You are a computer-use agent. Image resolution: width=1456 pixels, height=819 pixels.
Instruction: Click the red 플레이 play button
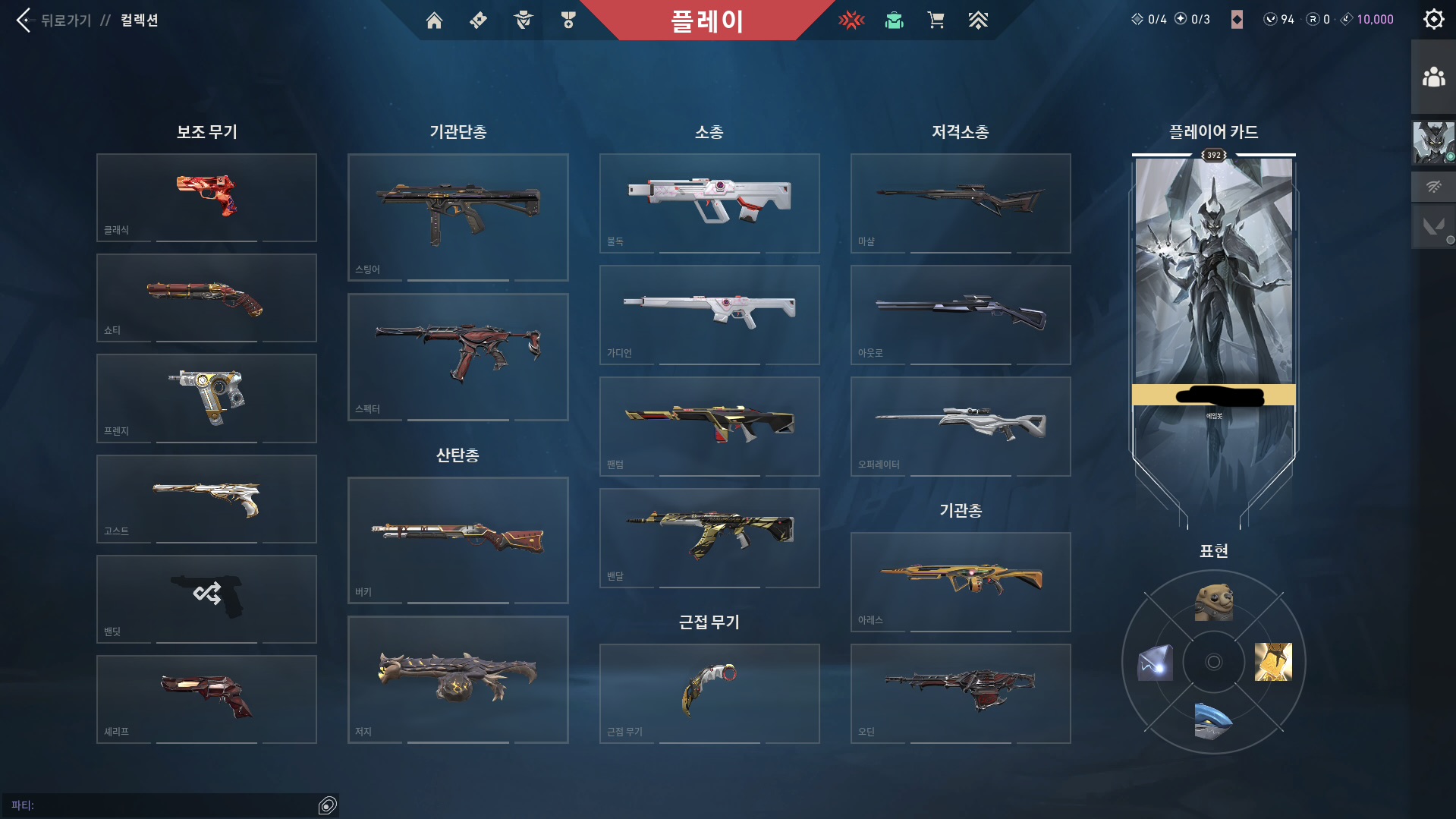coord(706,20)
